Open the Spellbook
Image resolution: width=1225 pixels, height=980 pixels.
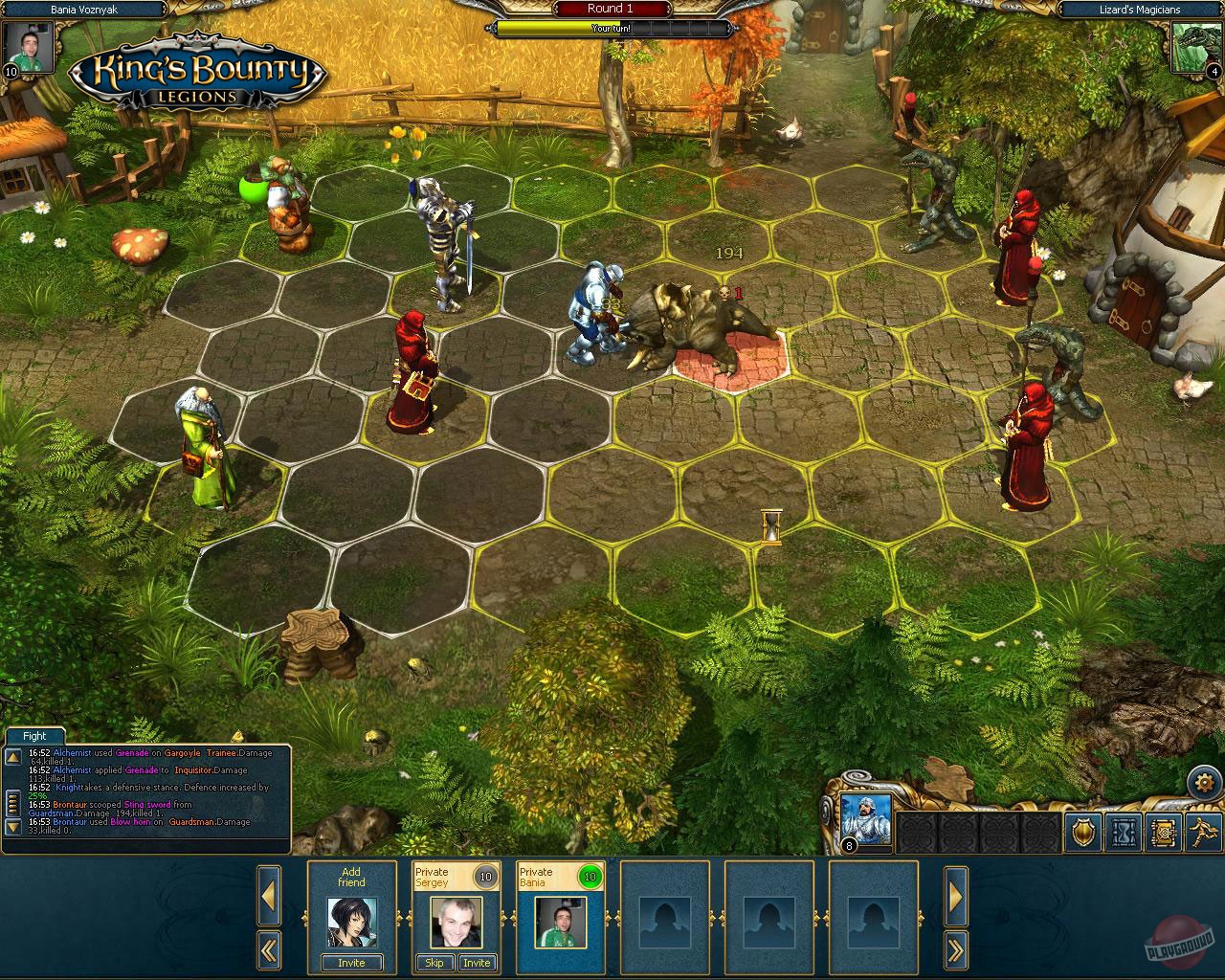1163,833
